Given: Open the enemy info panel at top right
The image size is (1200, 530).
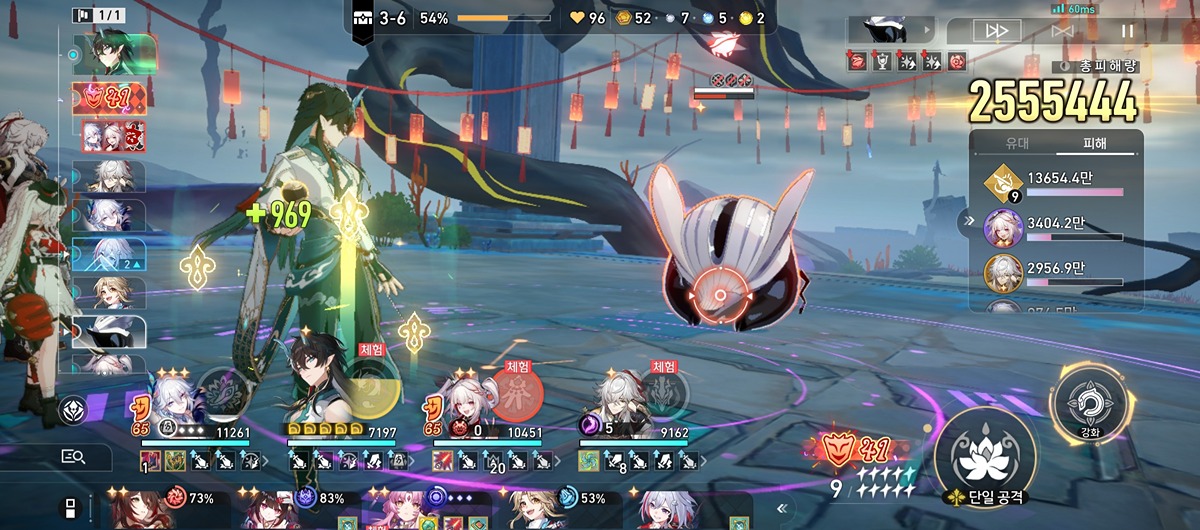Looking at the screenshot, I should pos(890,30).
